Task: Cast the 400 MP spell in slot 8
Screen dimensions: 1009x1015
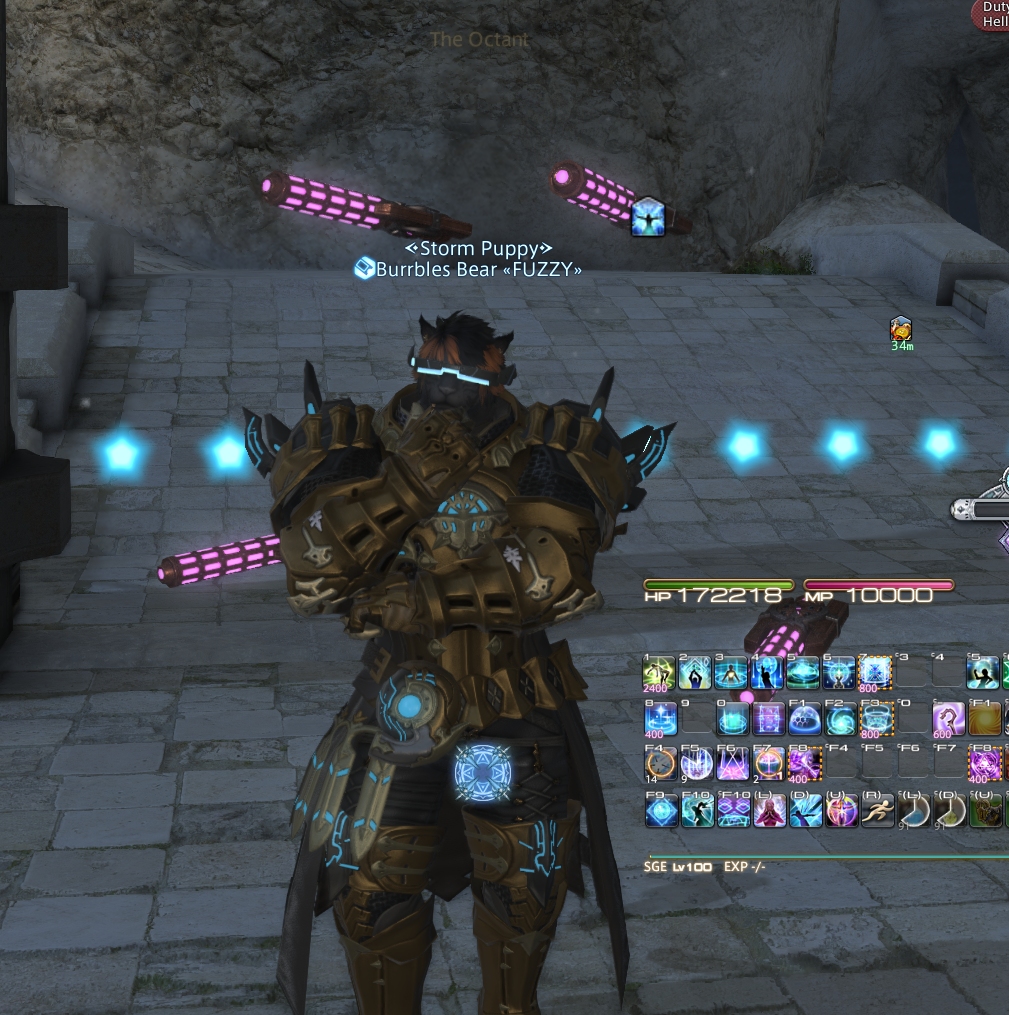Action: pos(658,718)
